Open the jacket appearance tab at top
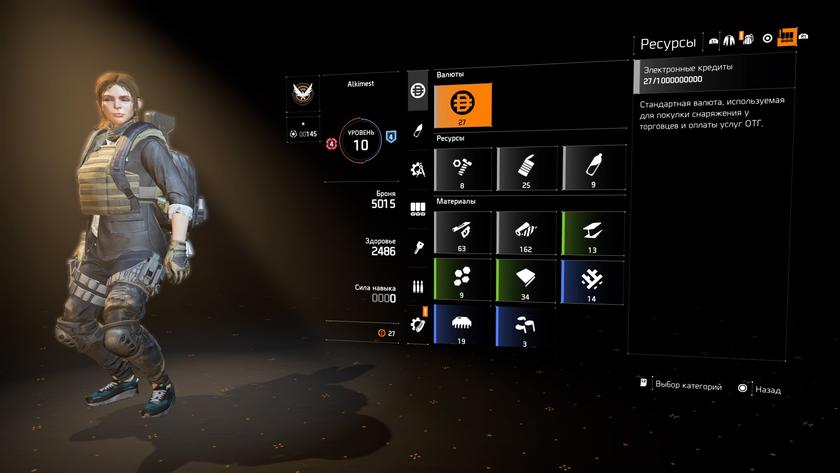 click(730, 40)
